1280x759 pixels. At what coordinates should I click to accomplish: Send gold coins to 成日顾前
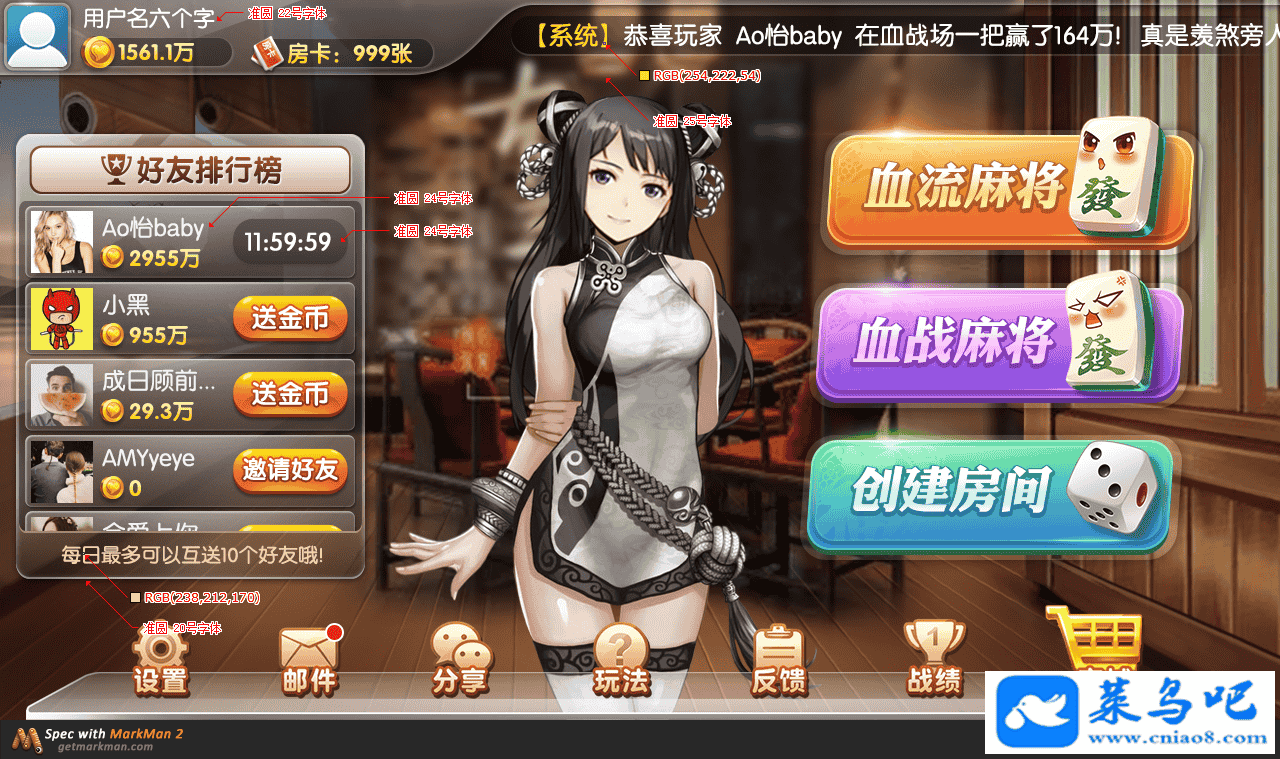tap(290, 394)
